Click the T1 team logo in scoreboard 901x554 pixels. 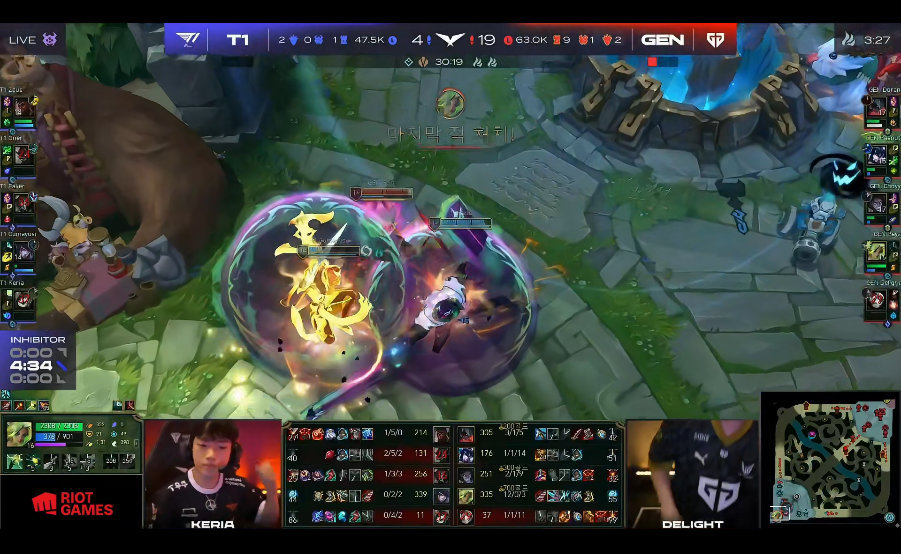[188, 40]
